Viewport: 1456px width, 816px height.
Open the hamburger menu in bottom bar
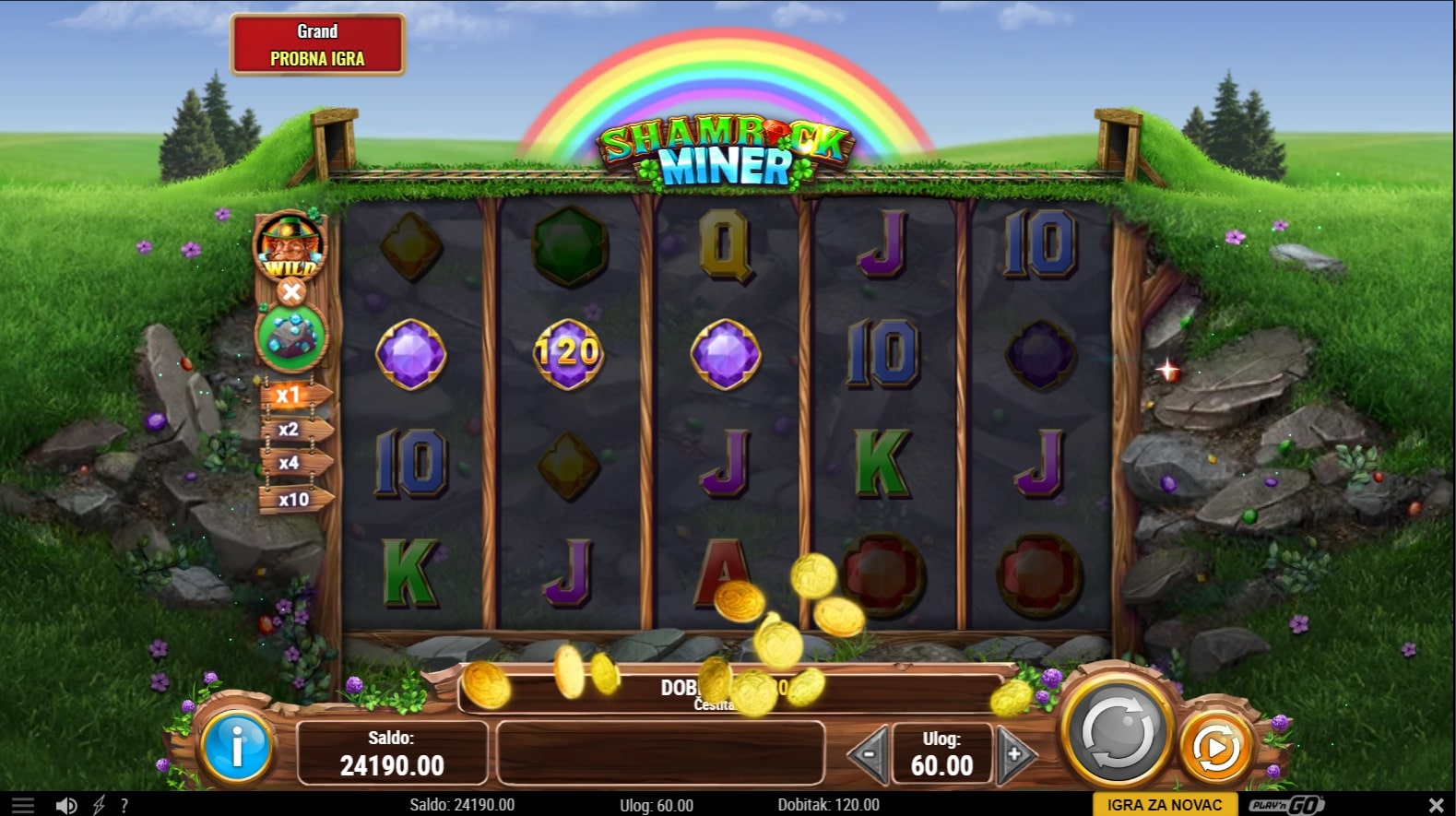(22, 805)
